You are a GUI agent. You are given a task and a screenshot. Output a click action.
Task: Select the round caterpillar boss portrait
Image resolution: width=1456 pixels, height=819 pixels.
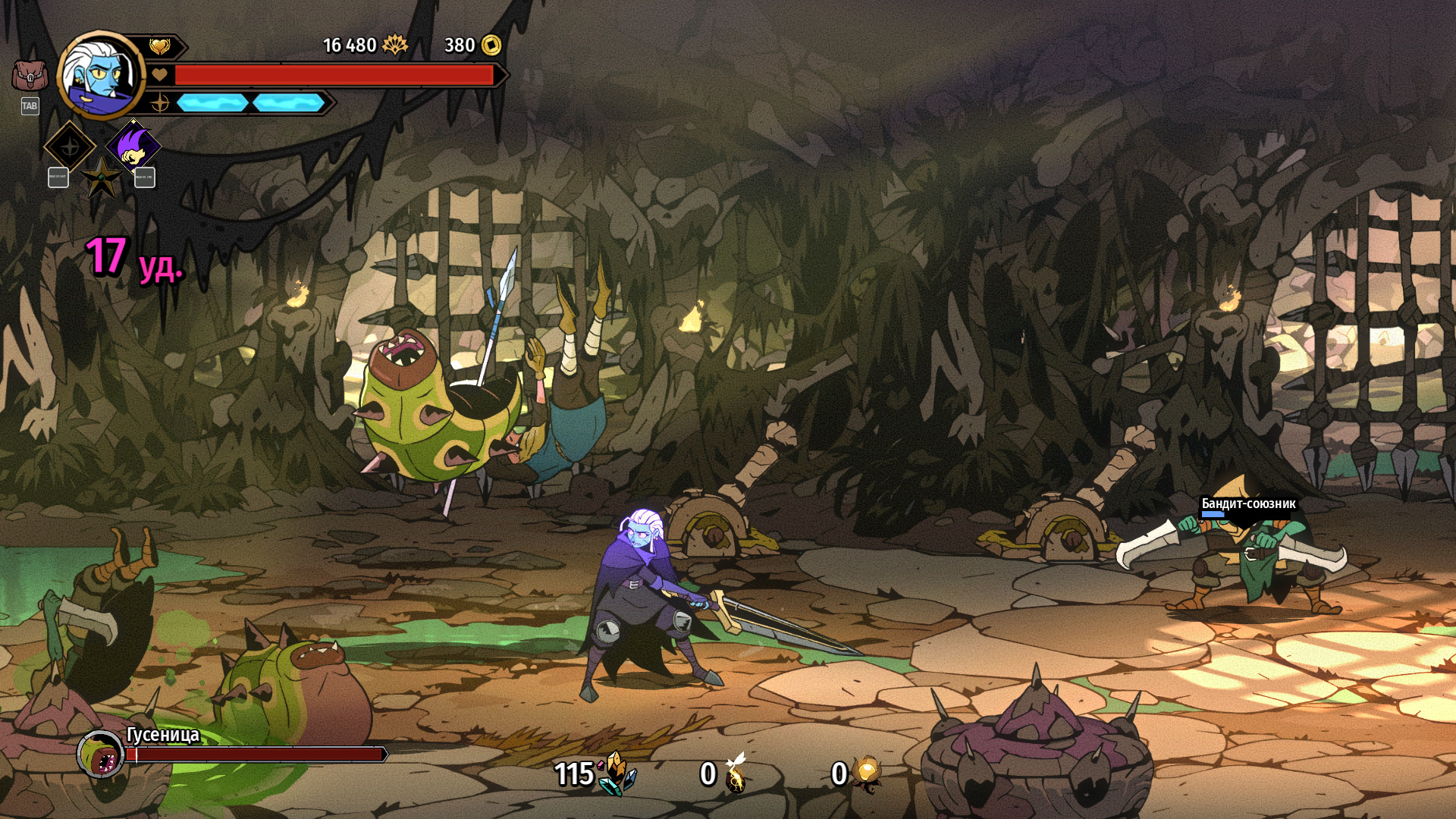click(101, 754)
